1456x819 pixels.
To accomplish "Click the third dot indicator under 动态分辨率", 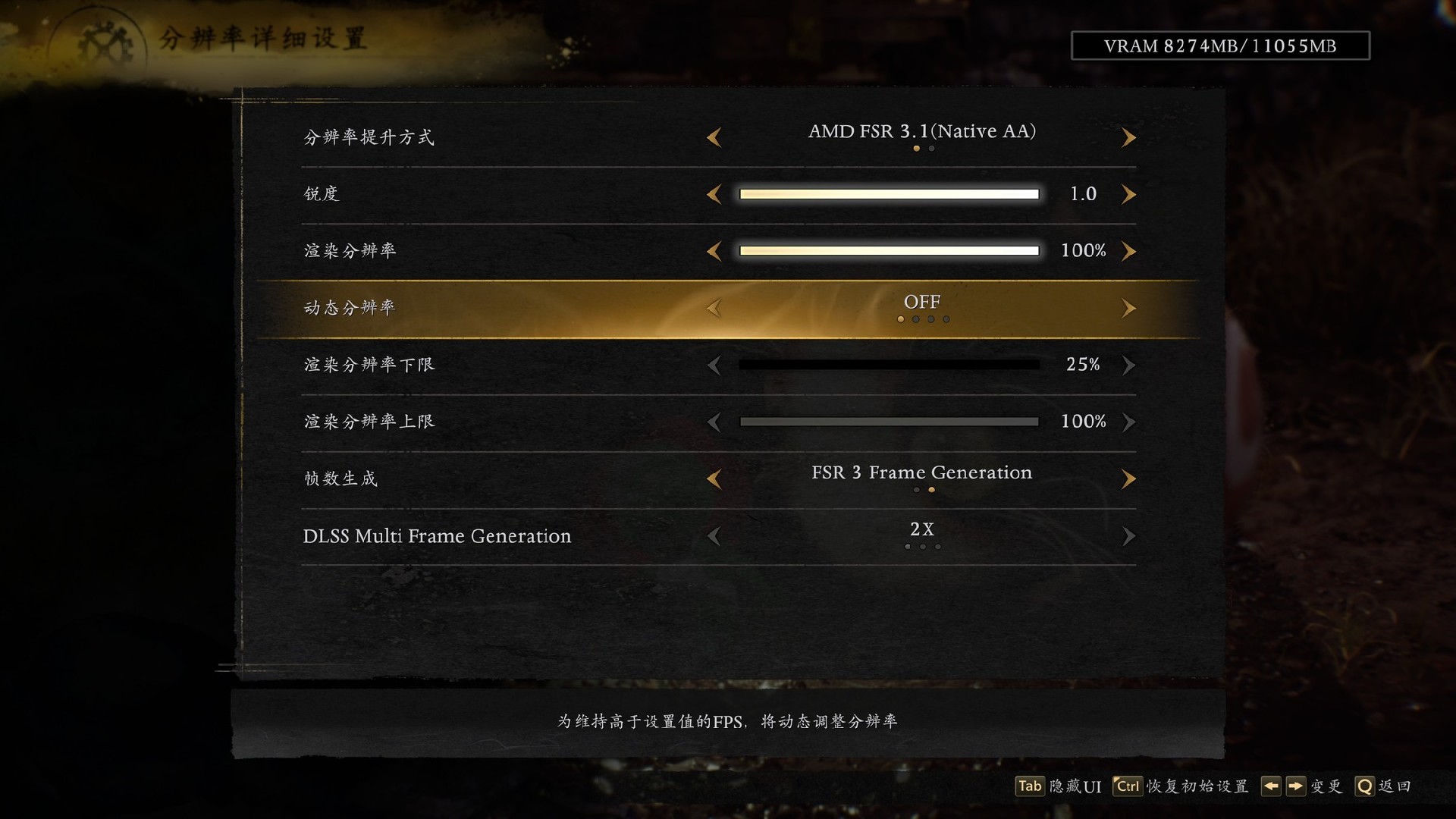I will click(x=930, y=319).
